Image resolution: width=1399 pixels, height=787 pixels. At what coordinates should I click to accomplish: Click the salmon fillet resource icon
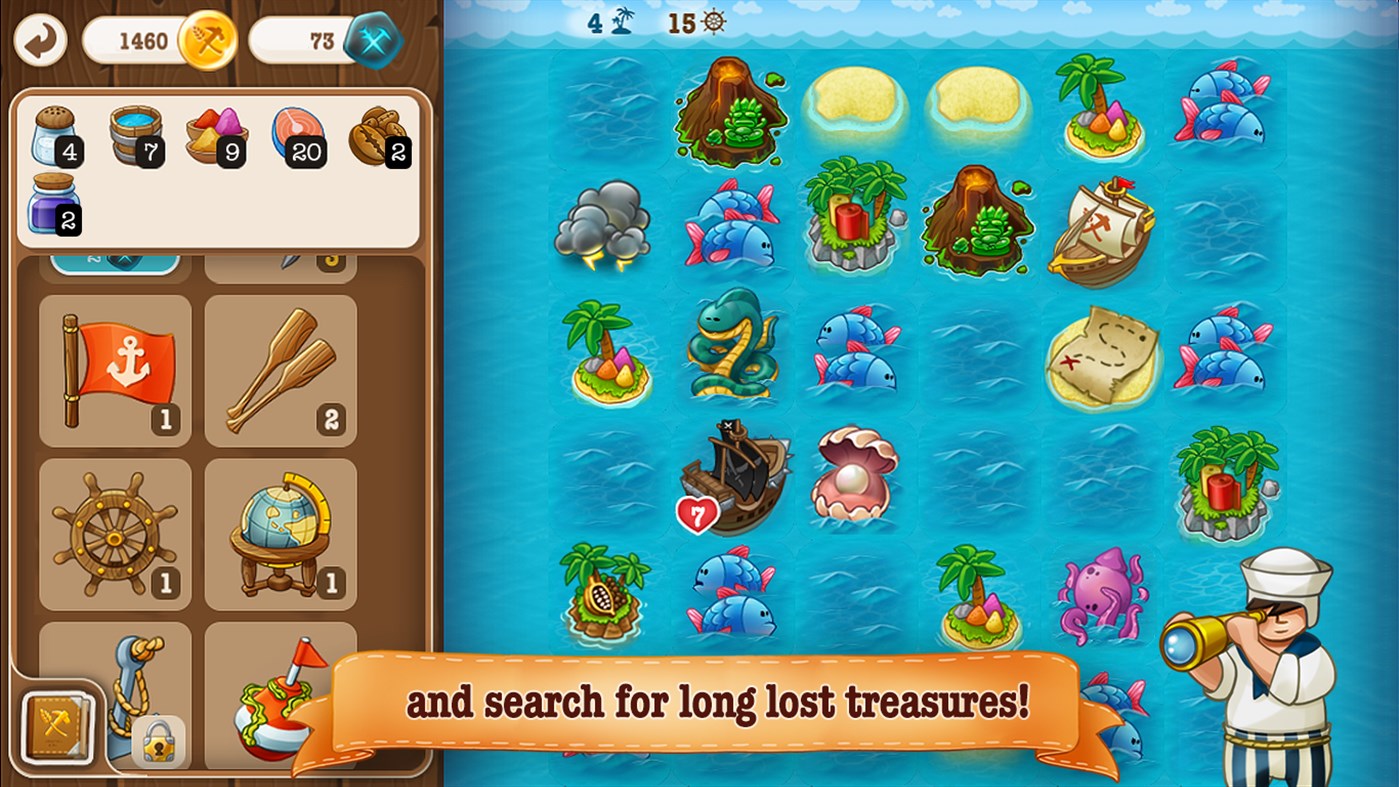(296, 133)
